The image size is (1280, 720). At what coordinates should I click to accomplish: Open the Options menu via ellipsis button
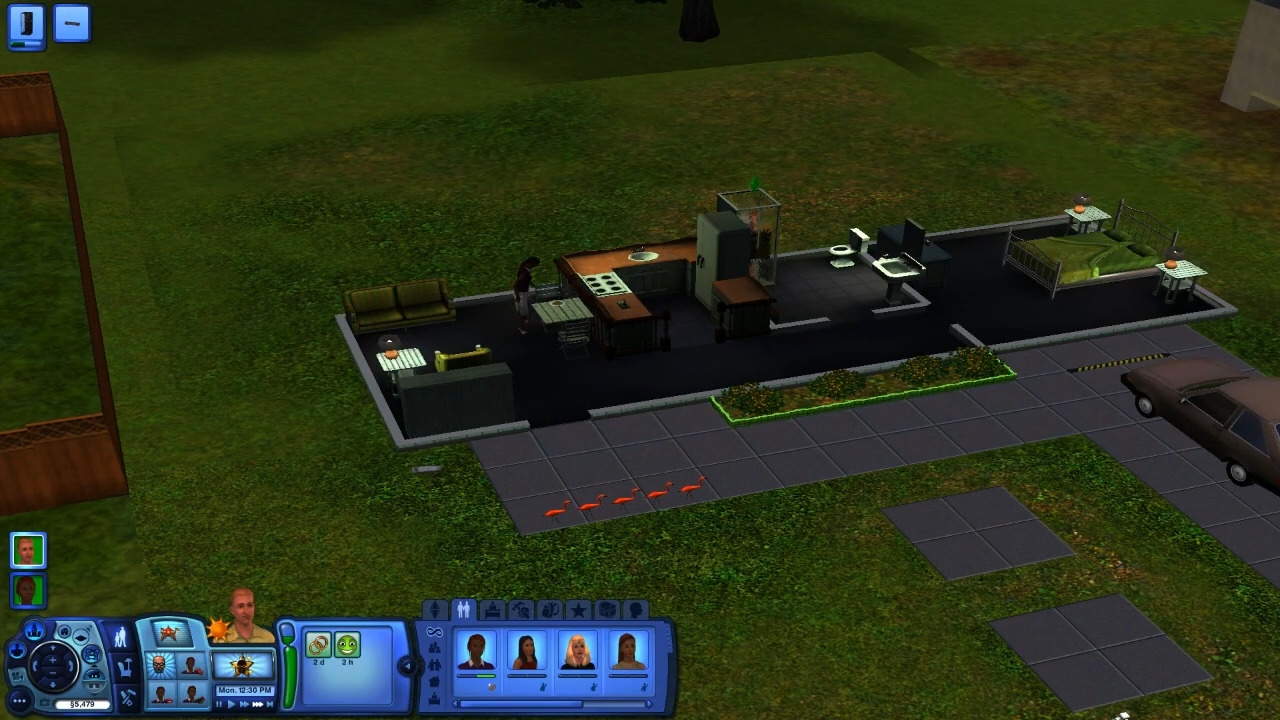(19, 701)
